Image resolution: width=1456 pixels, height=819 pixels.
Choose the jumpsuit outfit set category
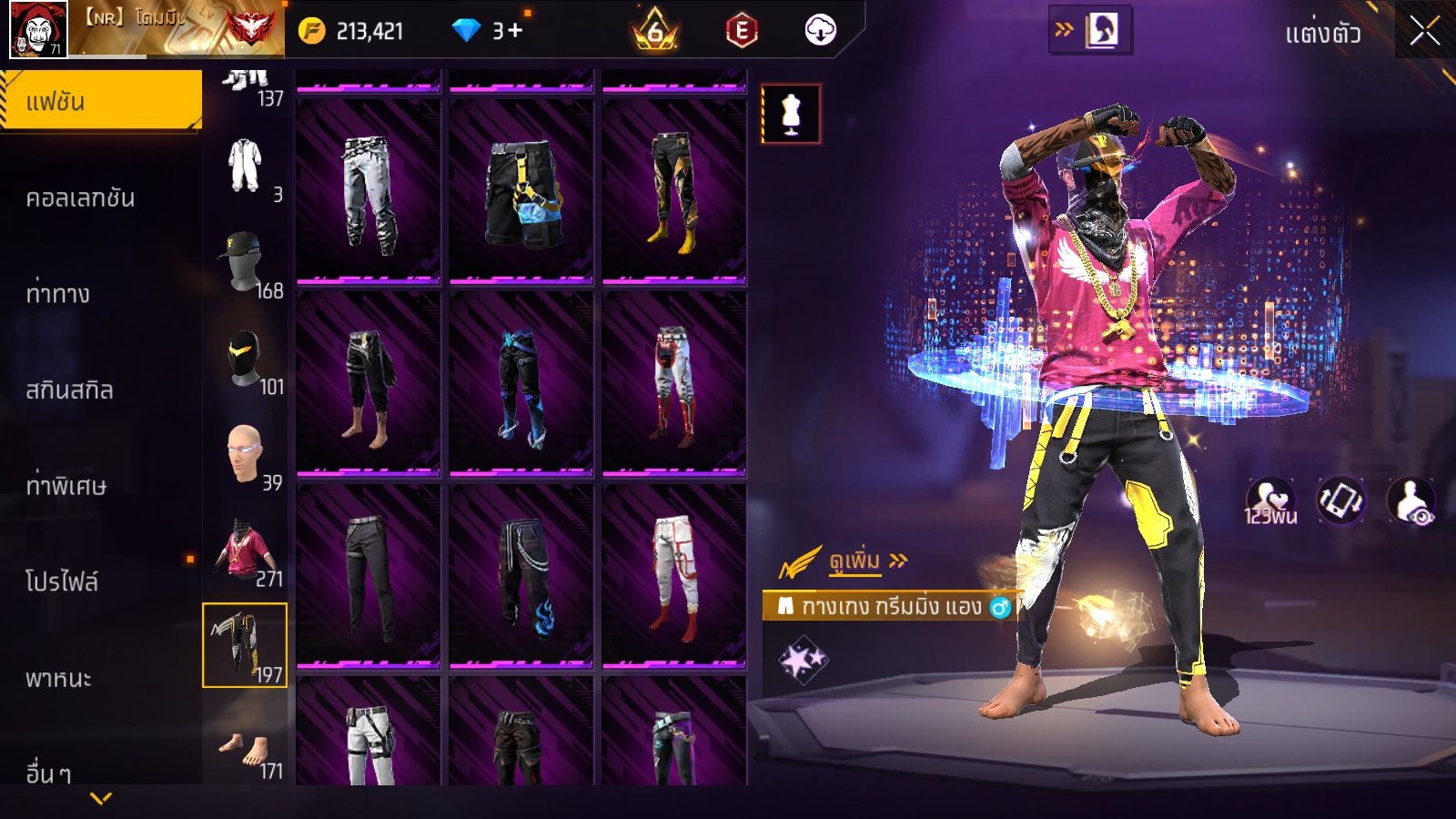(245, 168)
